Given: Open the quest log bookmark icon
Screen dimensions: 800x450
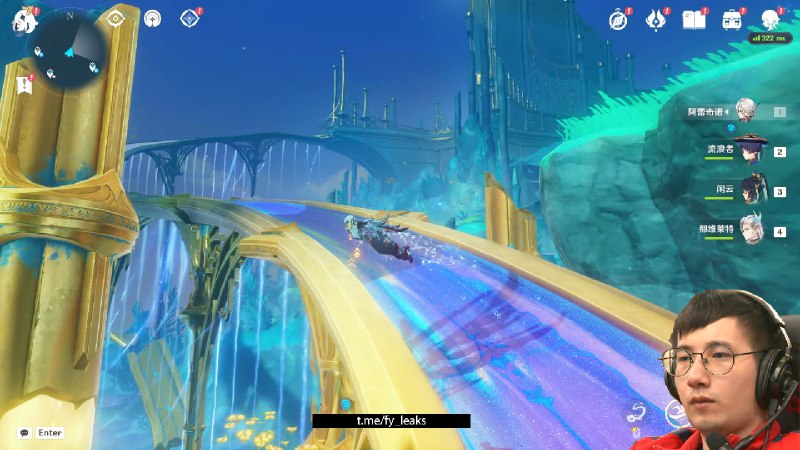Looking at the screenshot, I should [24, 86].
